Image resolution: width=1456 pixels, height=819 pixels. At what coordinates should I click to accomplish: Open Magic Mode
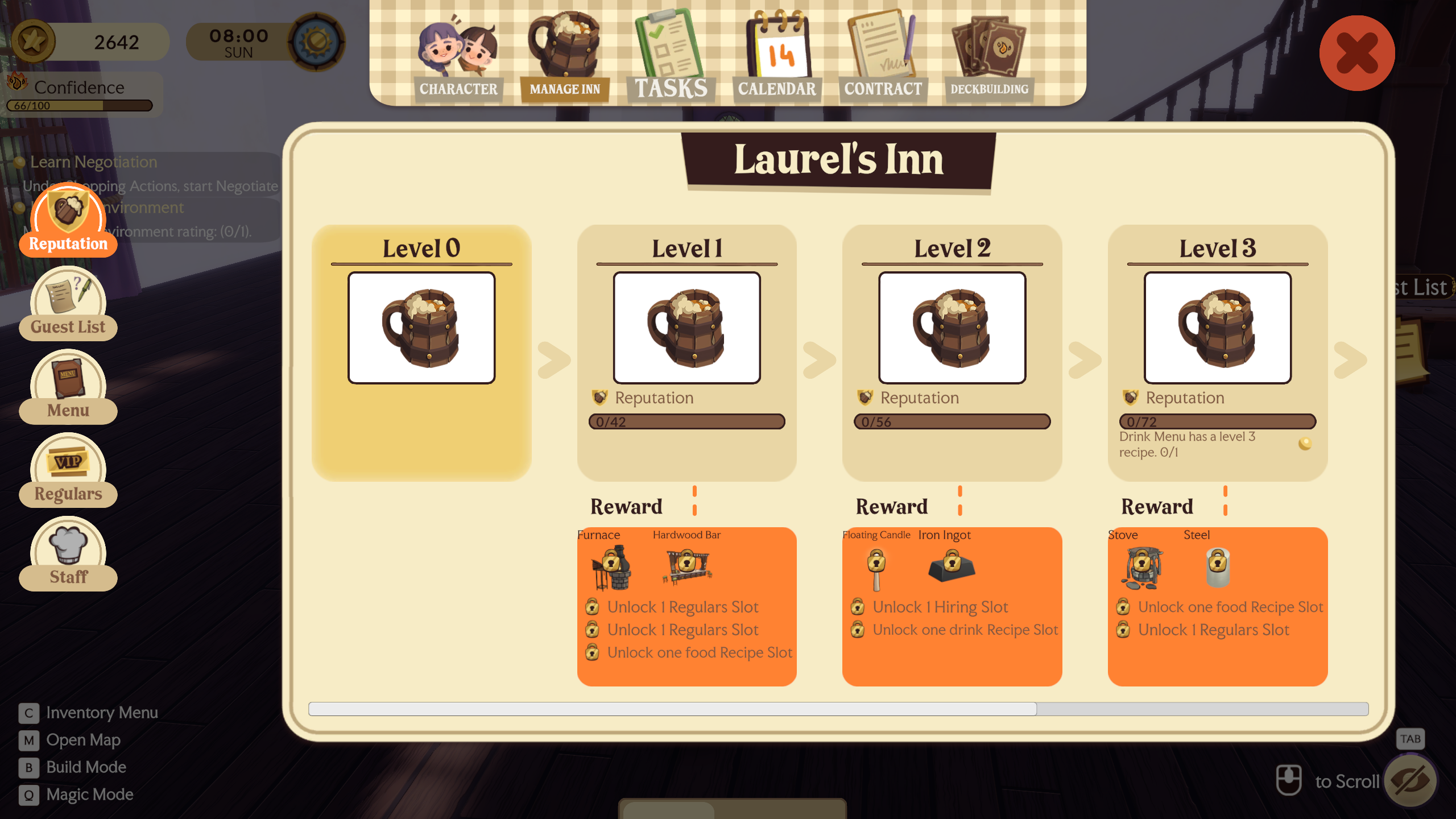pyautogui.click(x=89, y=795)
